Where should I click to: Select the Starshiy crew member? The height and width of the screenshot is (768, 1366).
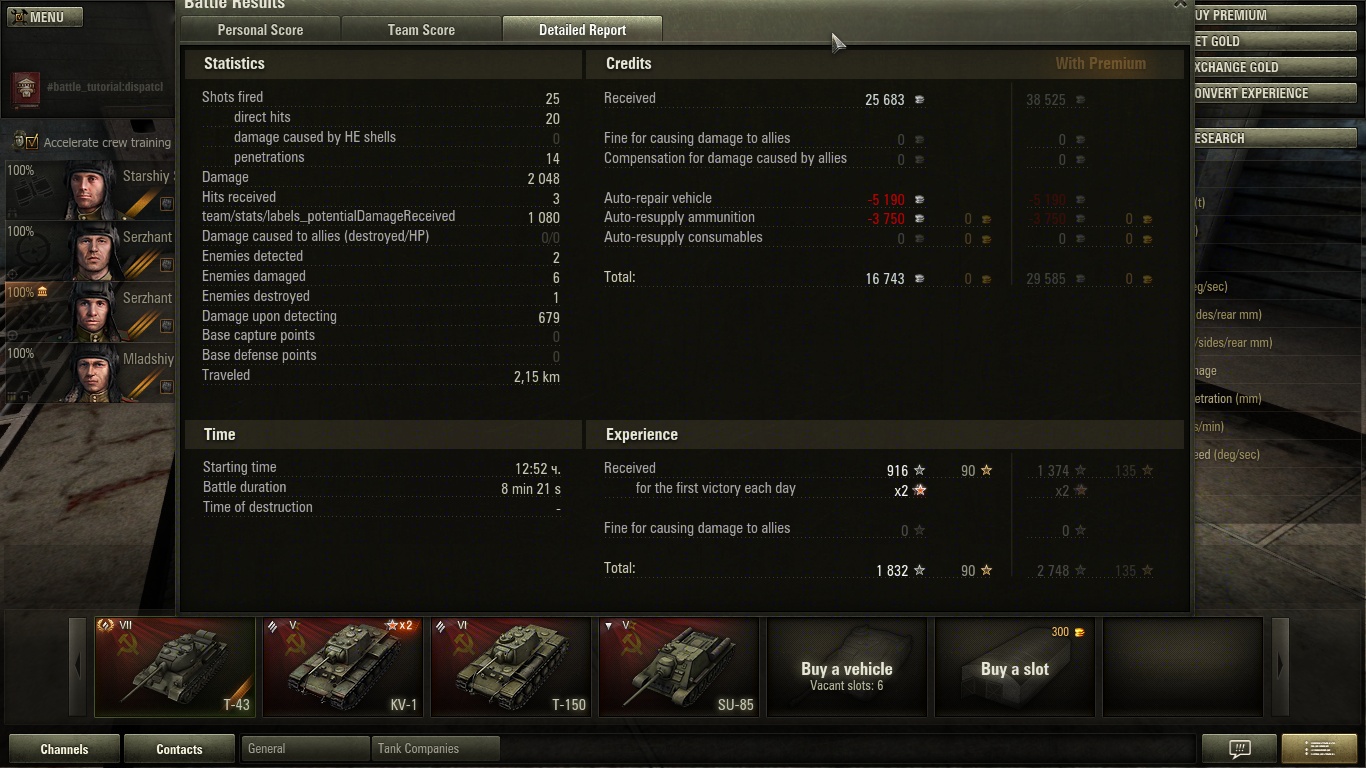pyautogui.click(x=90, y=189)
